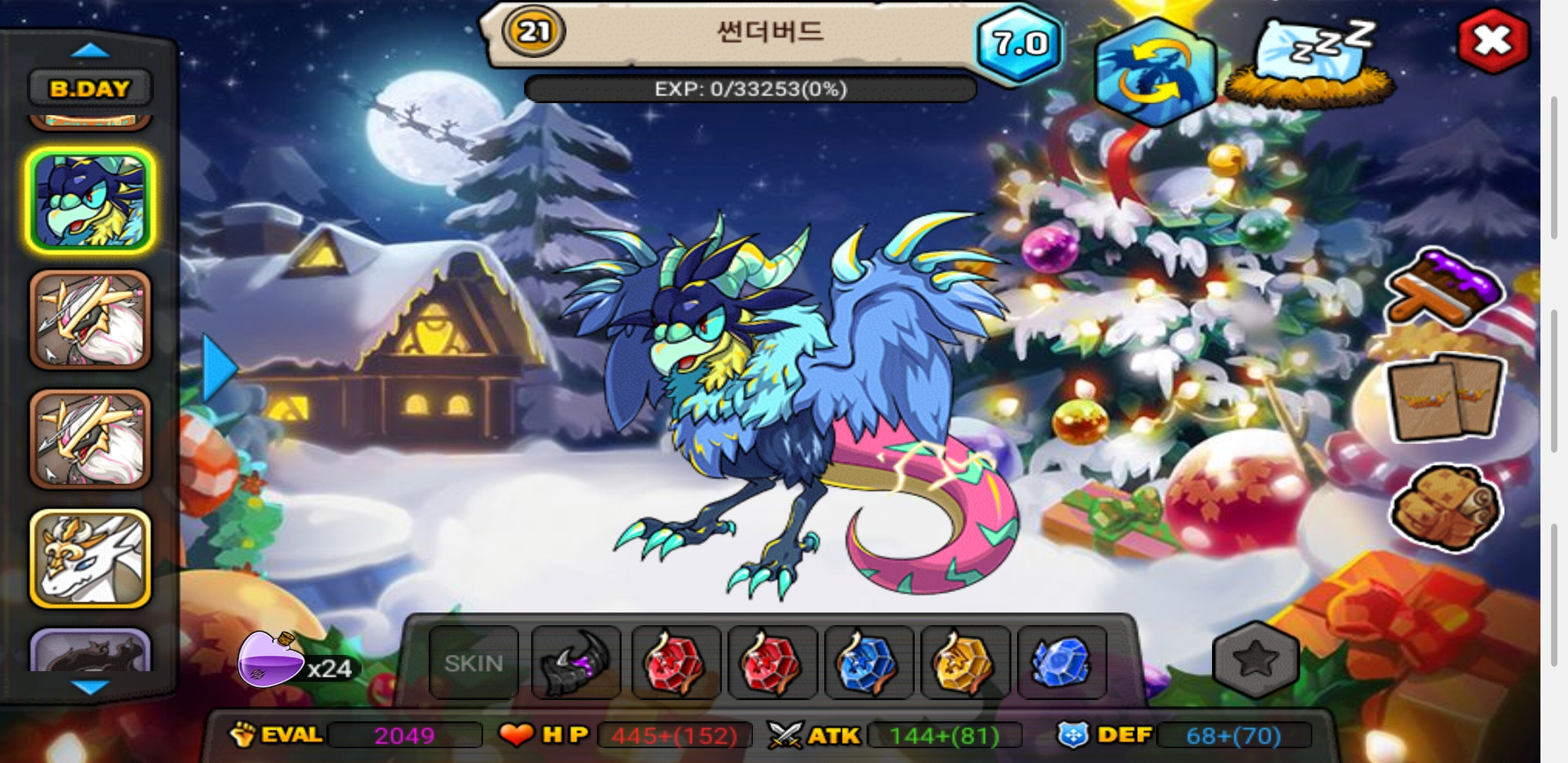The height and width of the screenshot is (763, 1568).
Task: Select the blue crystal cluster slot
Action: pos(1061,663)
